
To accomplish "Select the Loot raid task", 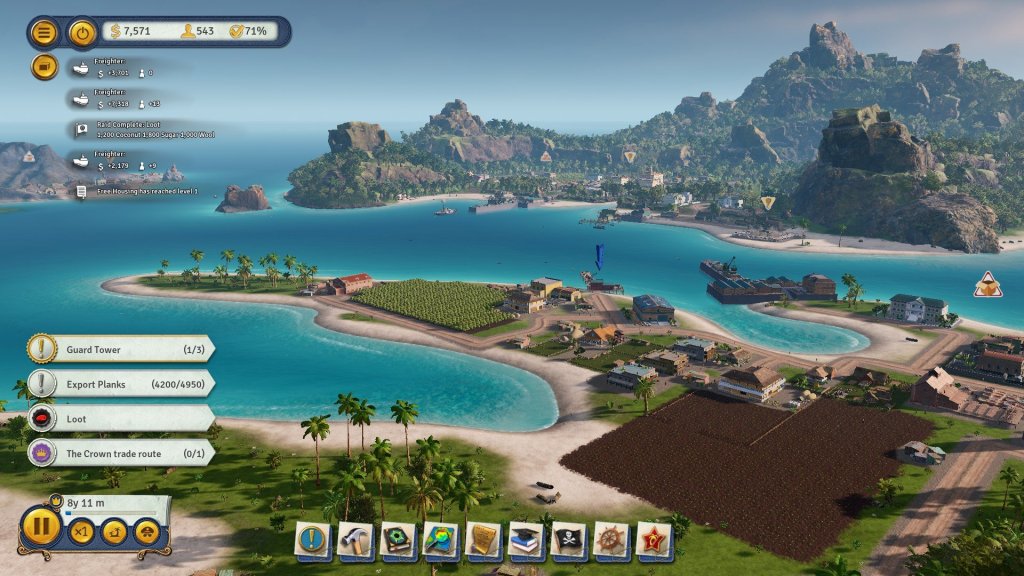I will coord(120,419).
